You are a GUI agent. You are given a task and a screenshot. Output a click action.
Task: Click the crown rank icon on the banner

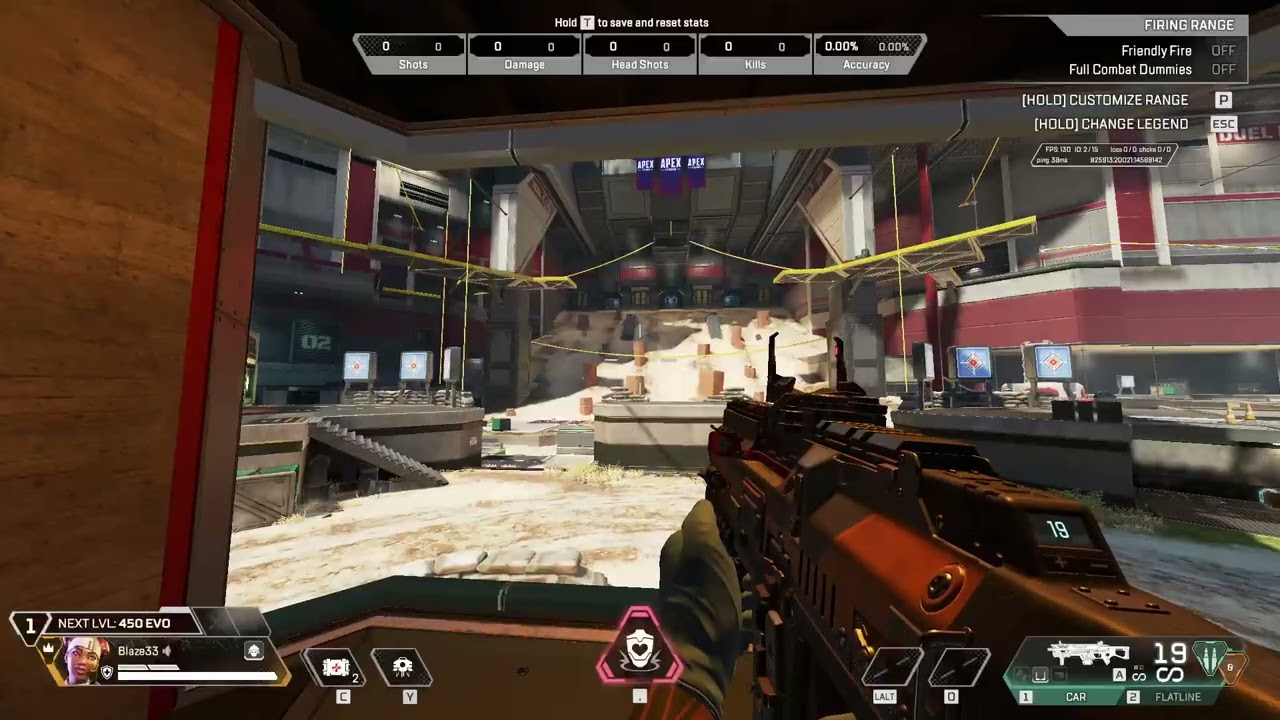pos(47,646)
